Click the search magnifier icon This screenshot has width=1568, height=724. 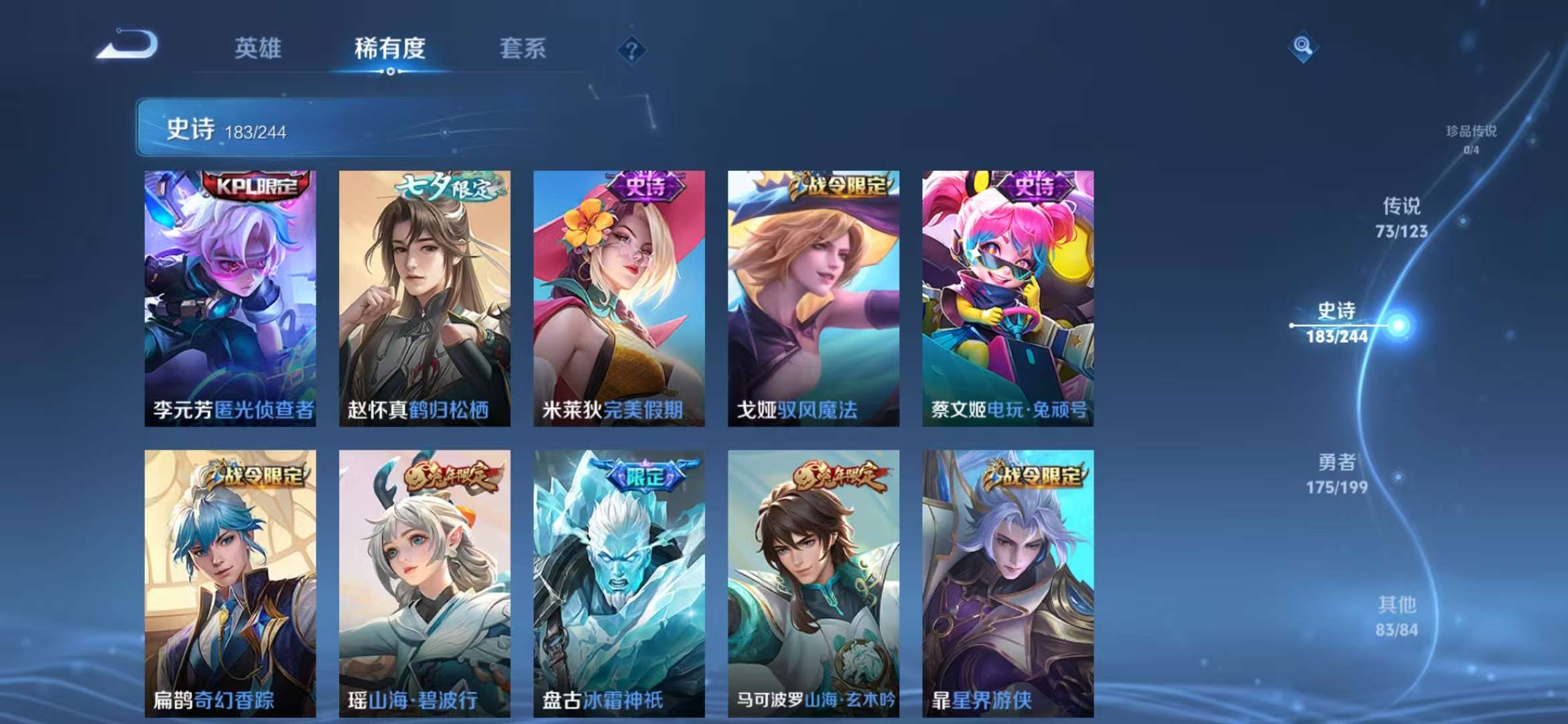pos(1303,47)
